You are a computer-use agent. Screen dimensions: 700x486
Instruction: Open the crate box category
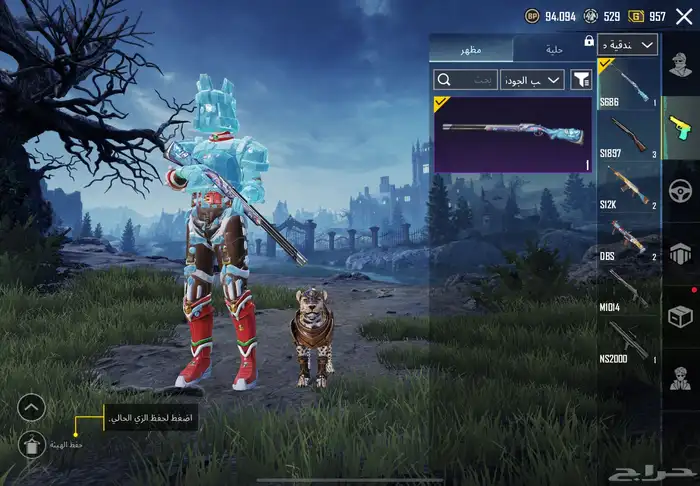tap(679, 315)
